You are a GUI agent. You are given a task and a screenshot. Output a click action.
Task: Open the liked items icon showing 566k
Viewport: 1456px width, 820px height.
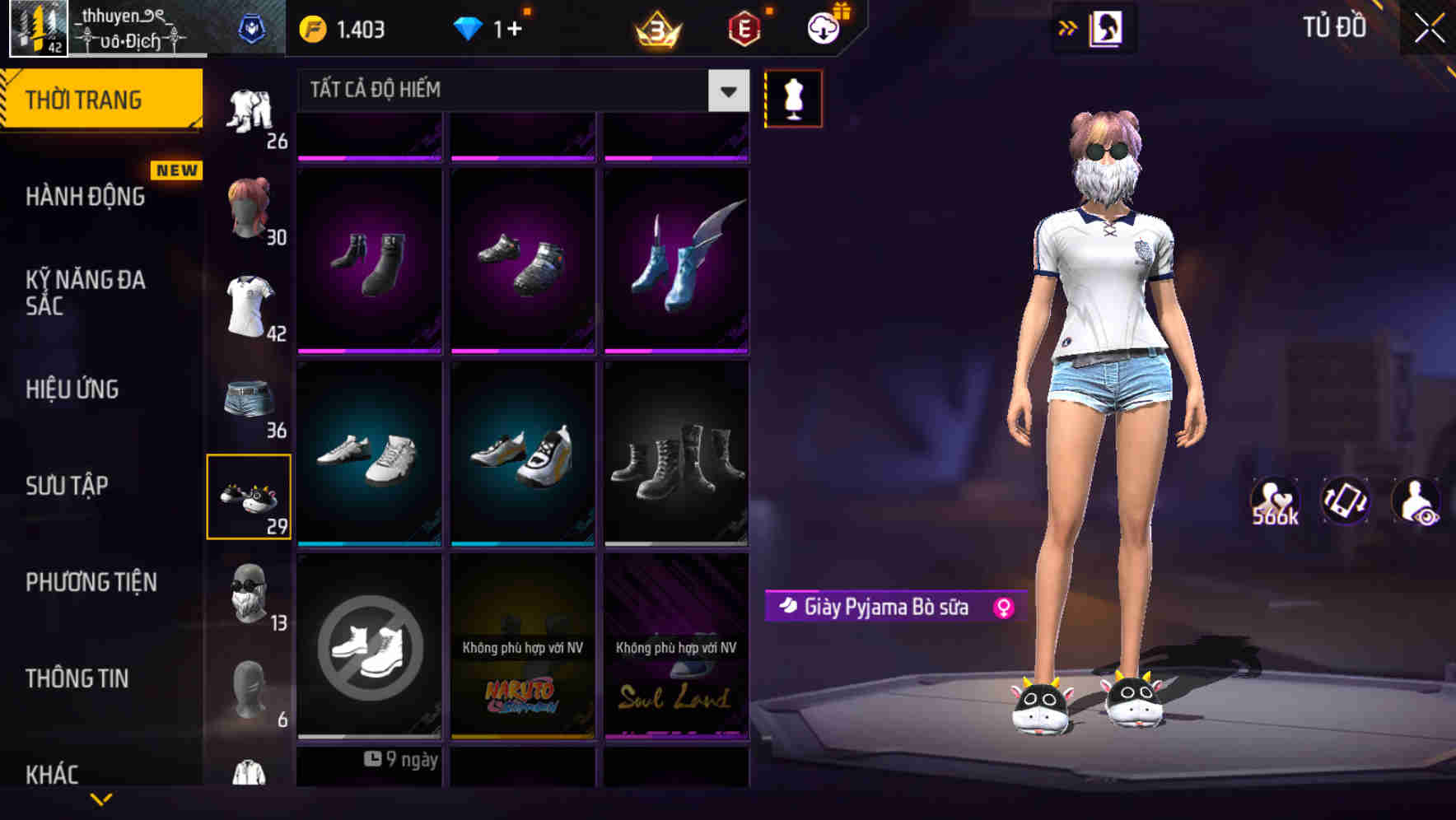(x=1276, y=501)
